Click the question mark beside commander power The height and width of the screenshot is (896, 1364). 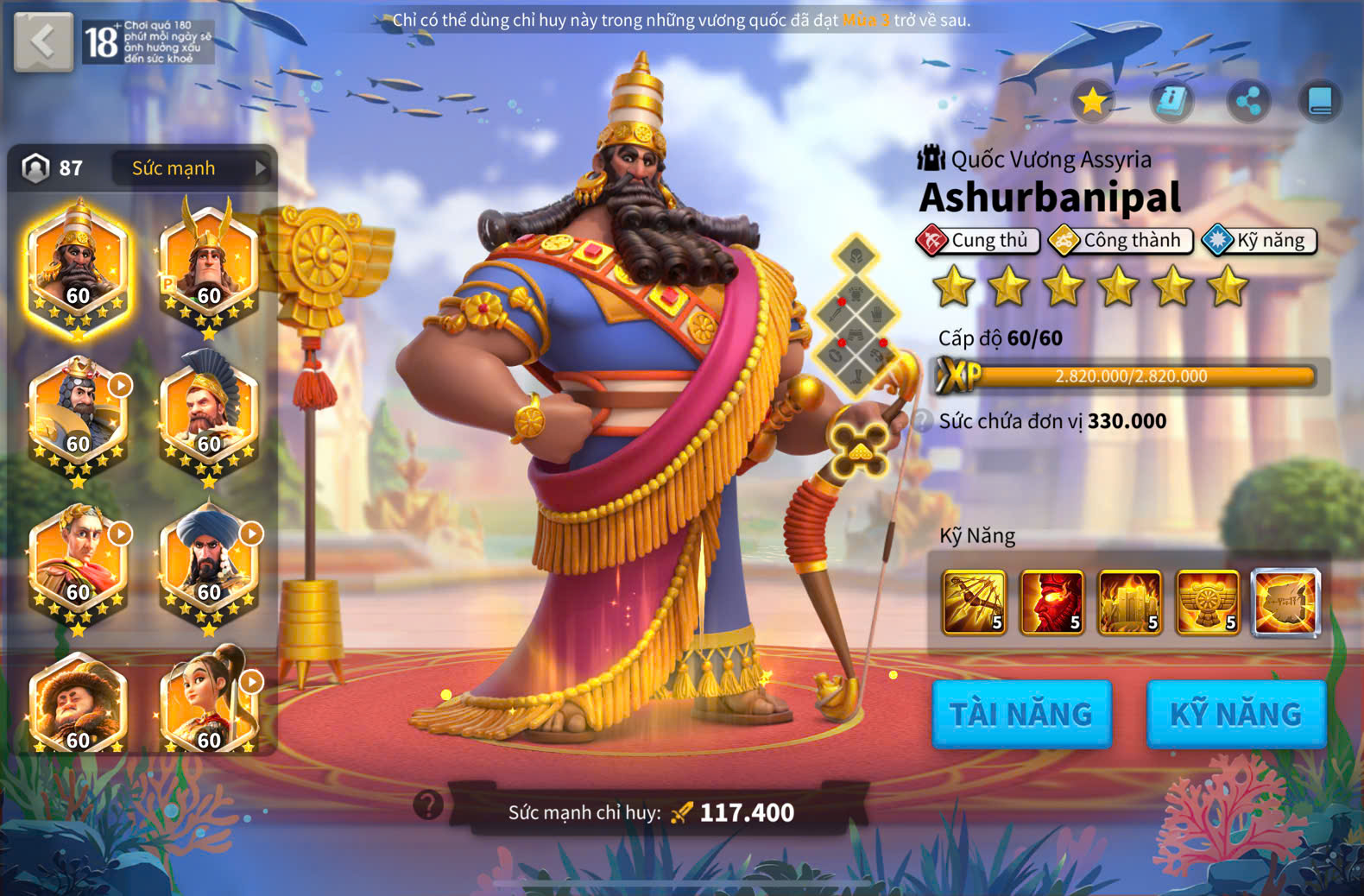[x=428, y=805]
